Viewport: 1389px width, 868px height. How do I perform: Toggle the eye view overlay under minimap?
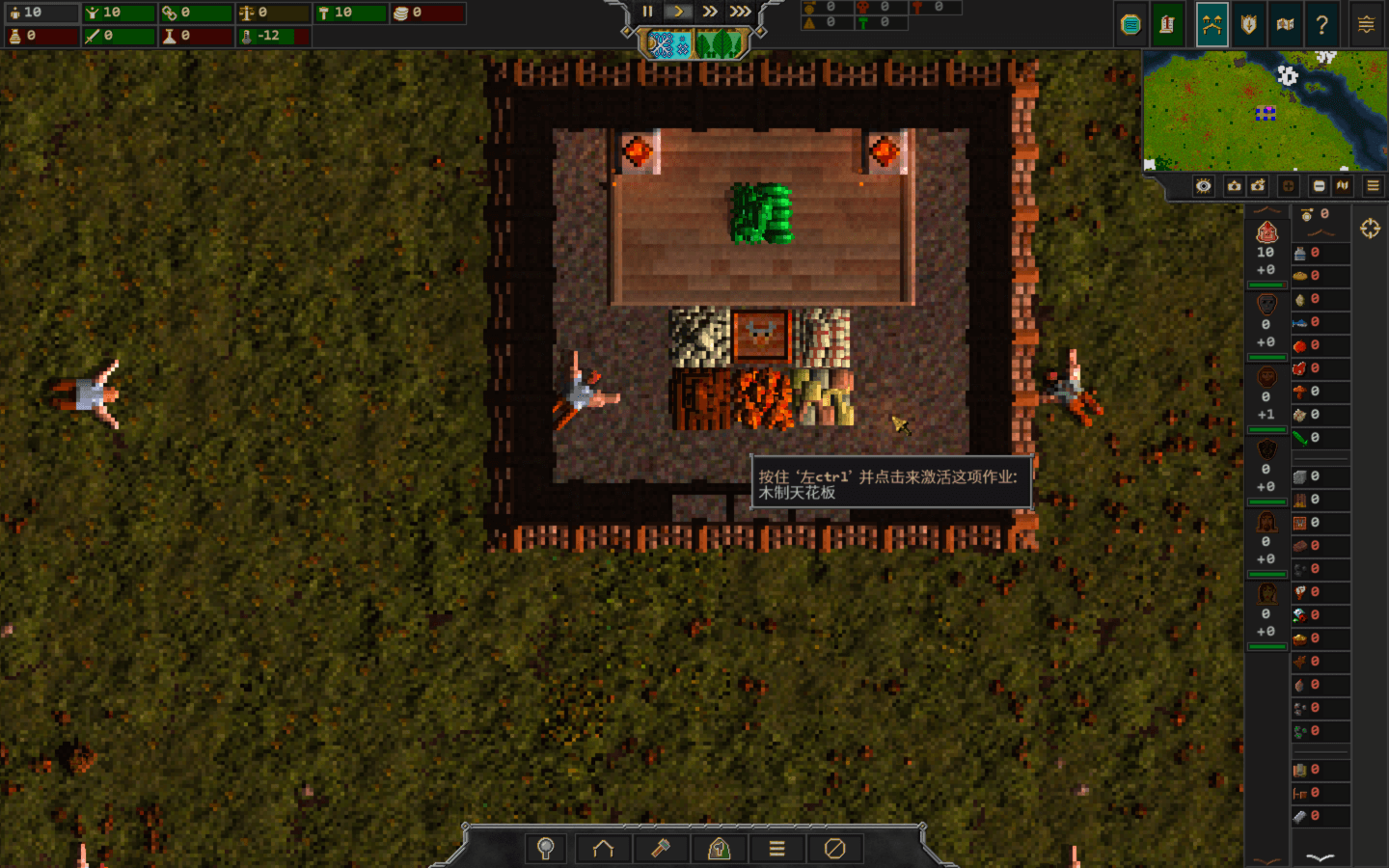tap(1204, 186)
